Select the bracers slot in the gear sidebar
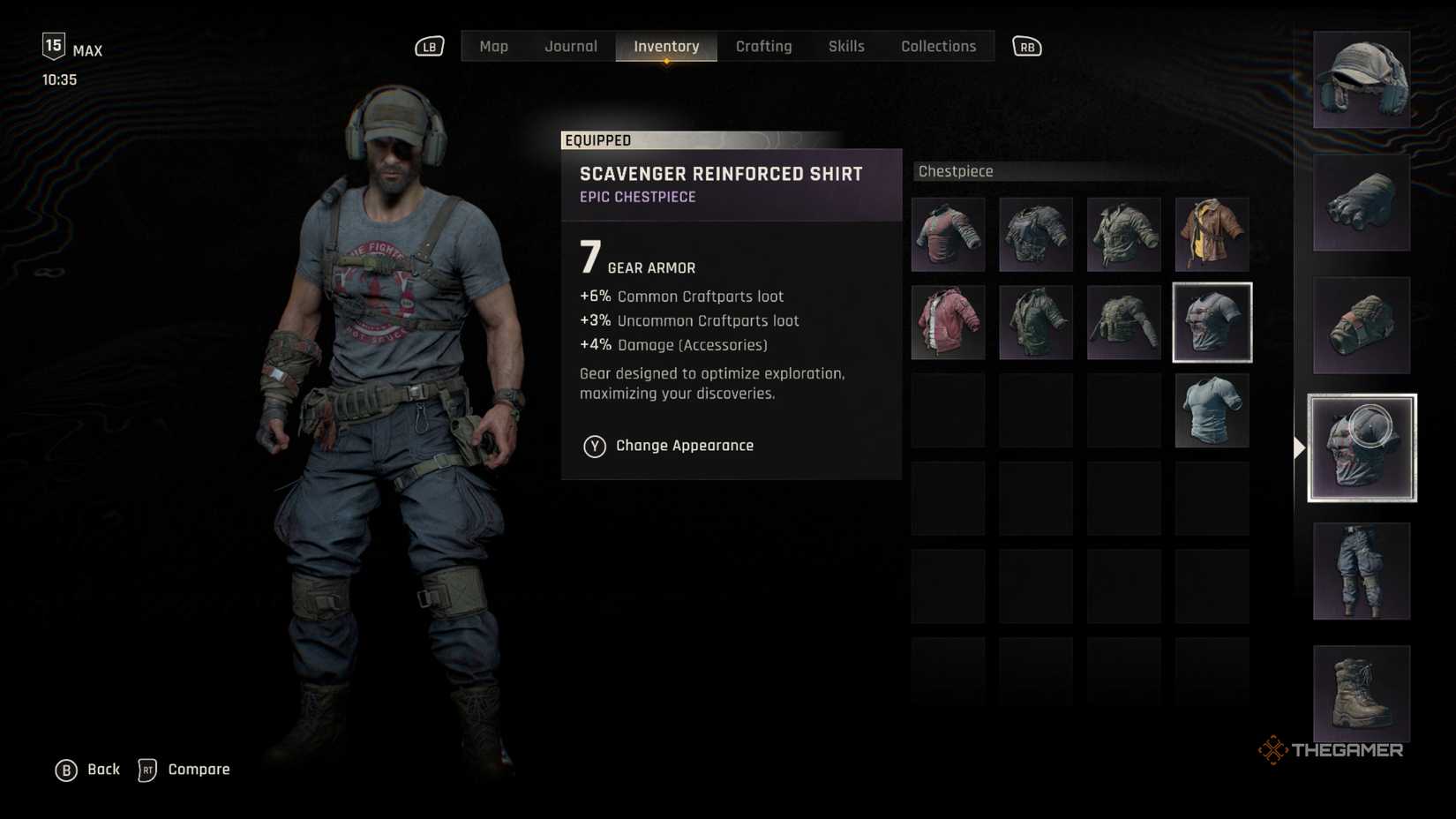Image resolution: width=1456 pixels, height=819 pixels. (1361, 325)
